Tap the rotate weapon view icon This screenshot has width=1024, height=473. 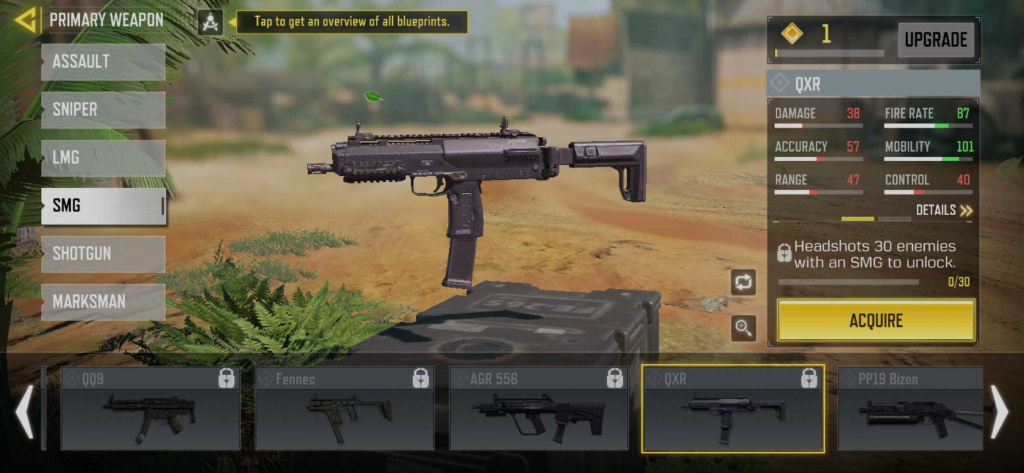[x=743, y=282]
